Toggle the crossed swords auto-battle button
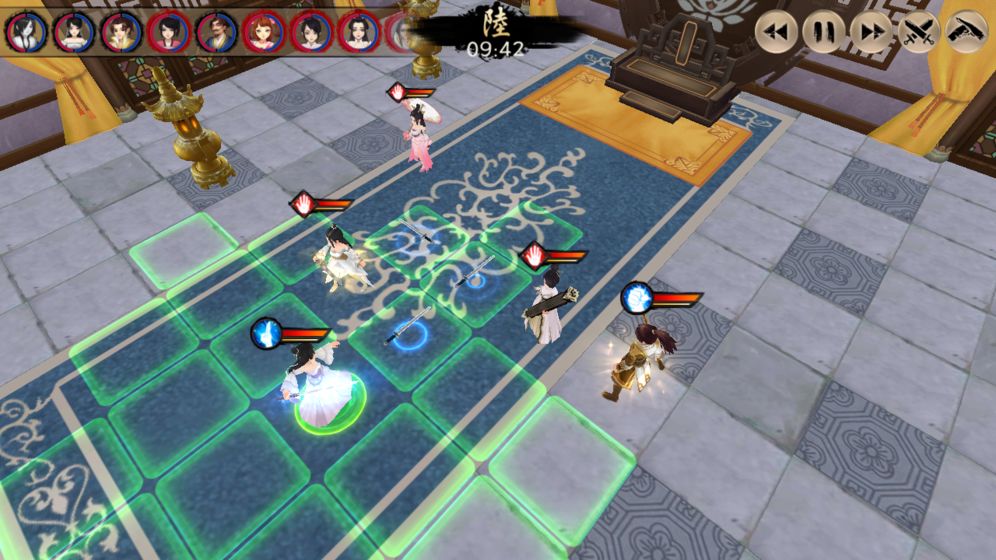This screenshot has width=996, height=560. point(918,32)
